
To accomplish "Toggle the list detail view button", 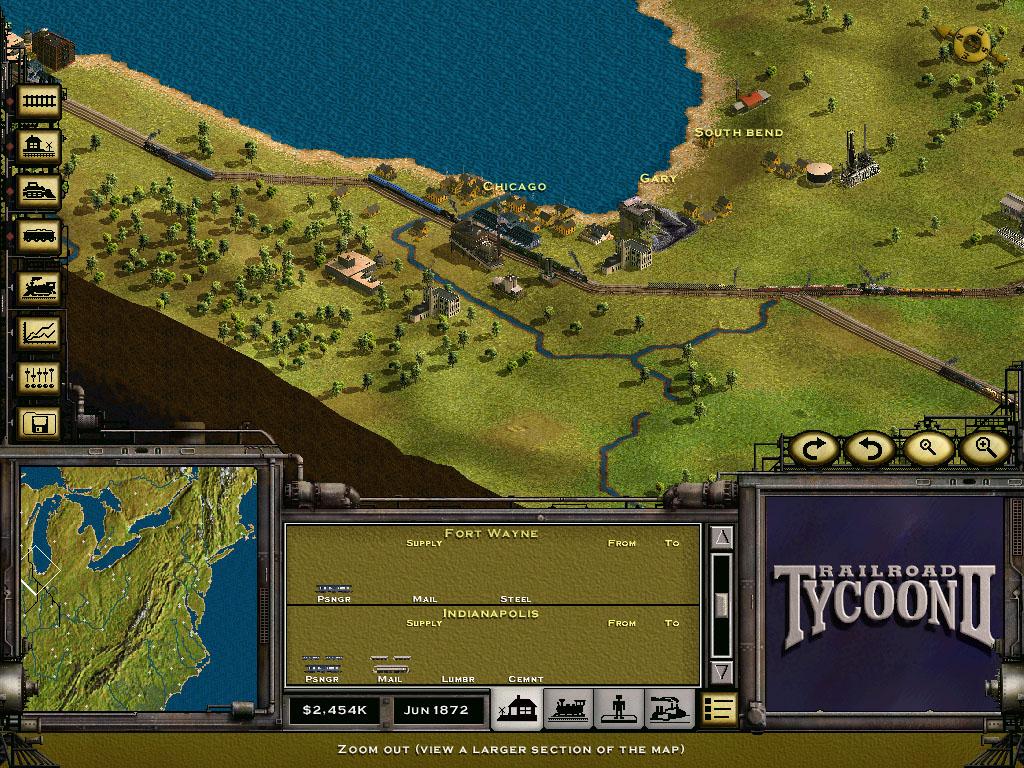I will tap(719, 709).
